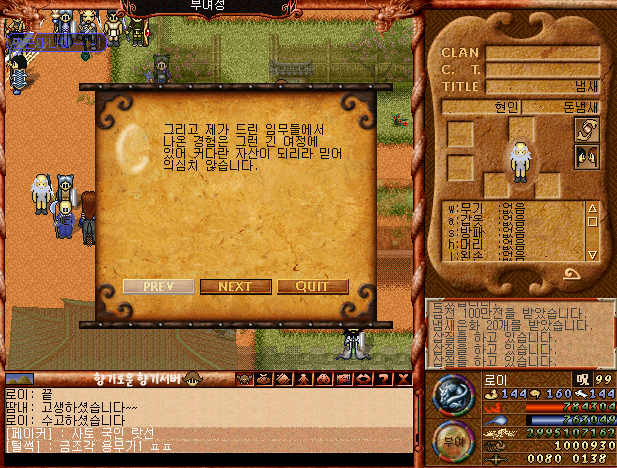The height and width of the screenshot is (468, 617).
Task: Click the binoculars toolbar icon
Action: 324,379
